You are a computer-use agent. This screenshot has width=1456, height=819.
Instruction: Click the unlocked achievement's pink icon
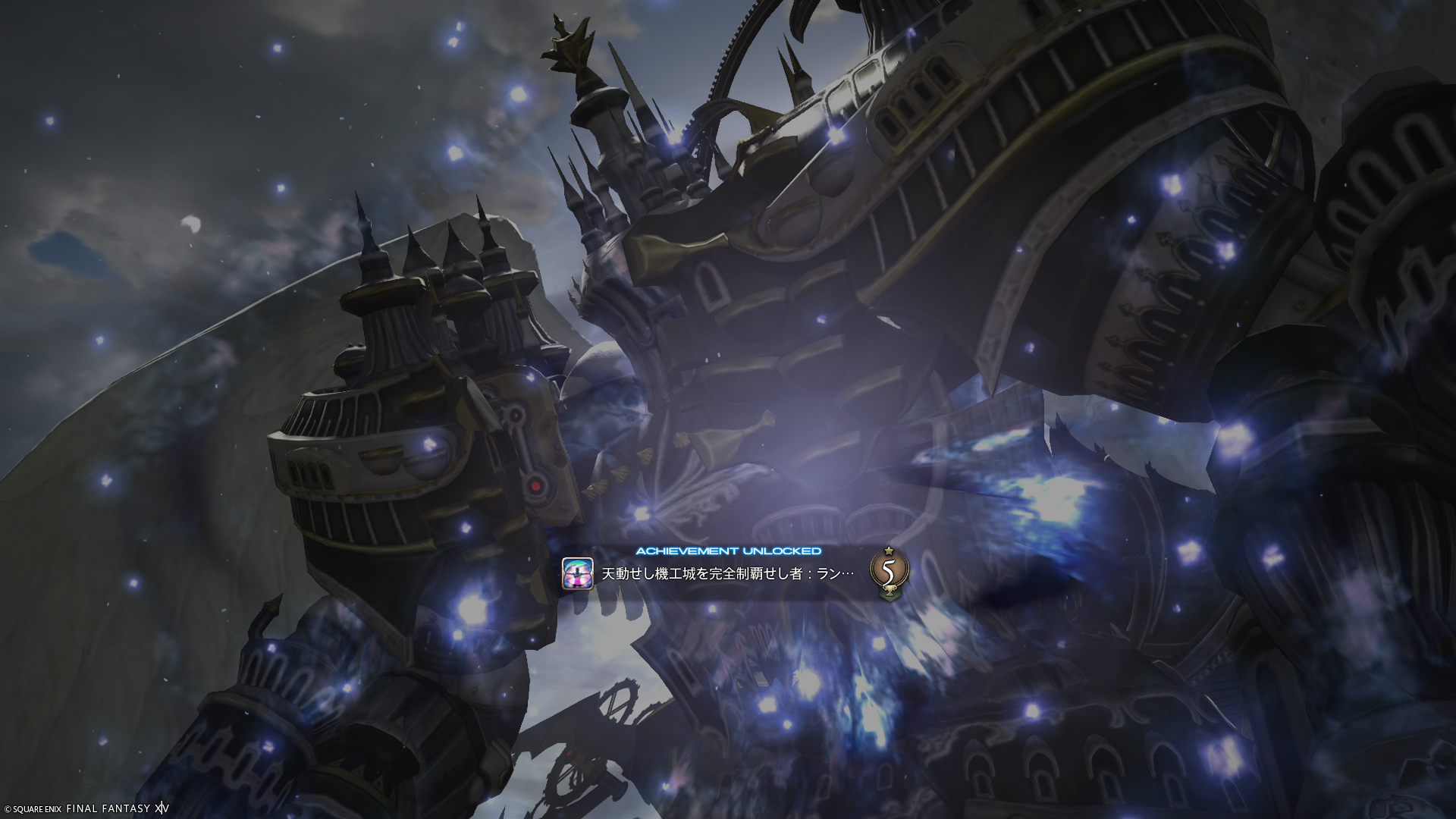coord(577,573)
